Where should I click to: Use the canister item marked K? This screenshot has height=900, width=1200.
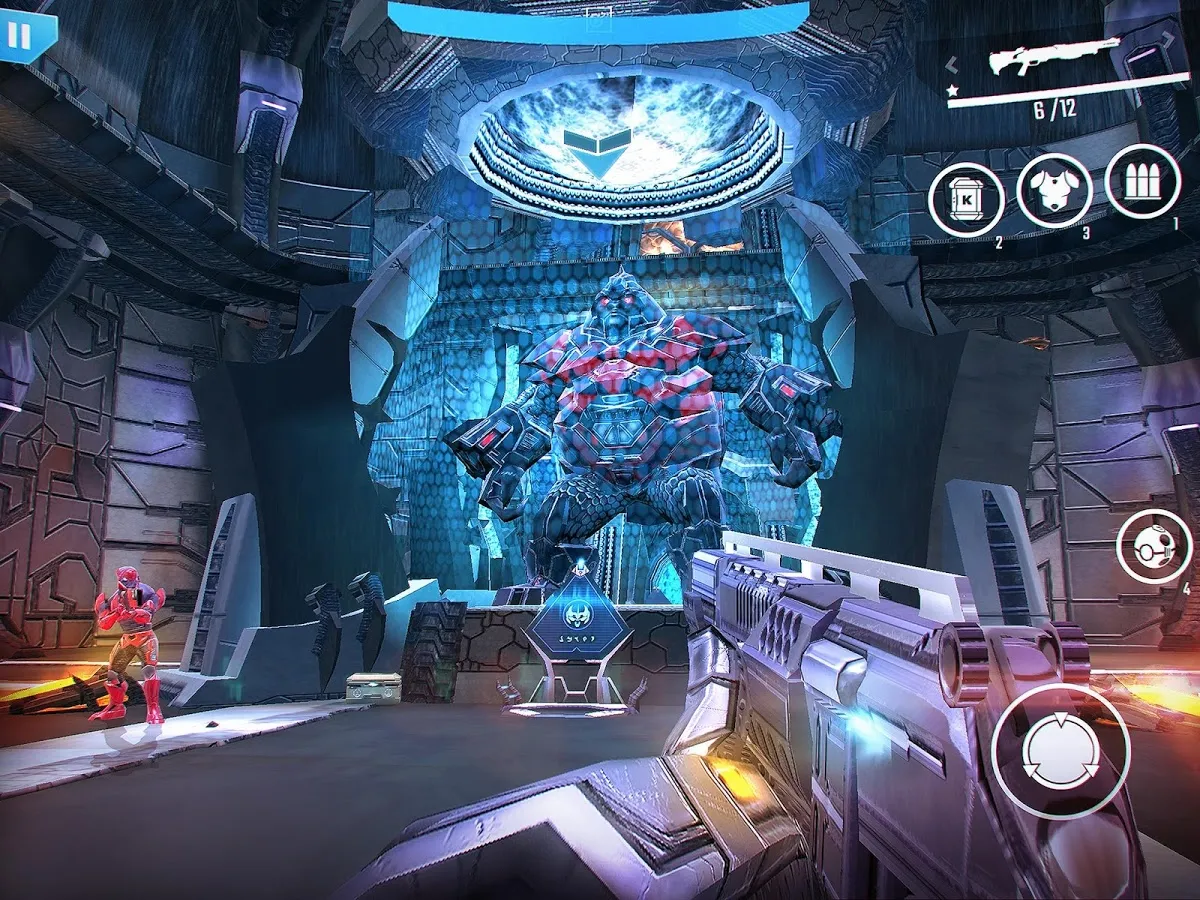[x=966, y=200]
